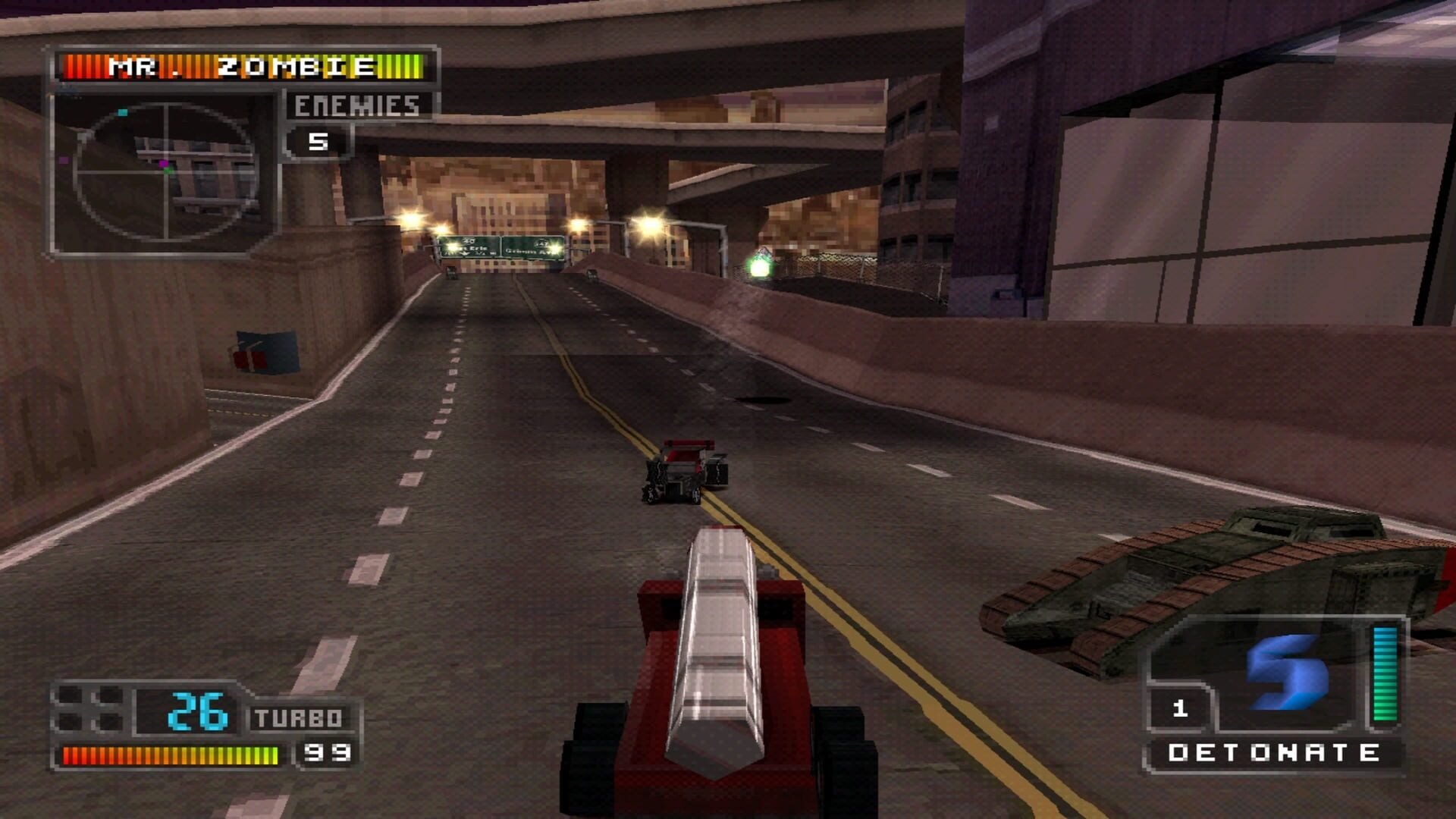The image size is (1456, 819).
Task: Click the magenta enemy dot on the radar
Action: point(164,163)
